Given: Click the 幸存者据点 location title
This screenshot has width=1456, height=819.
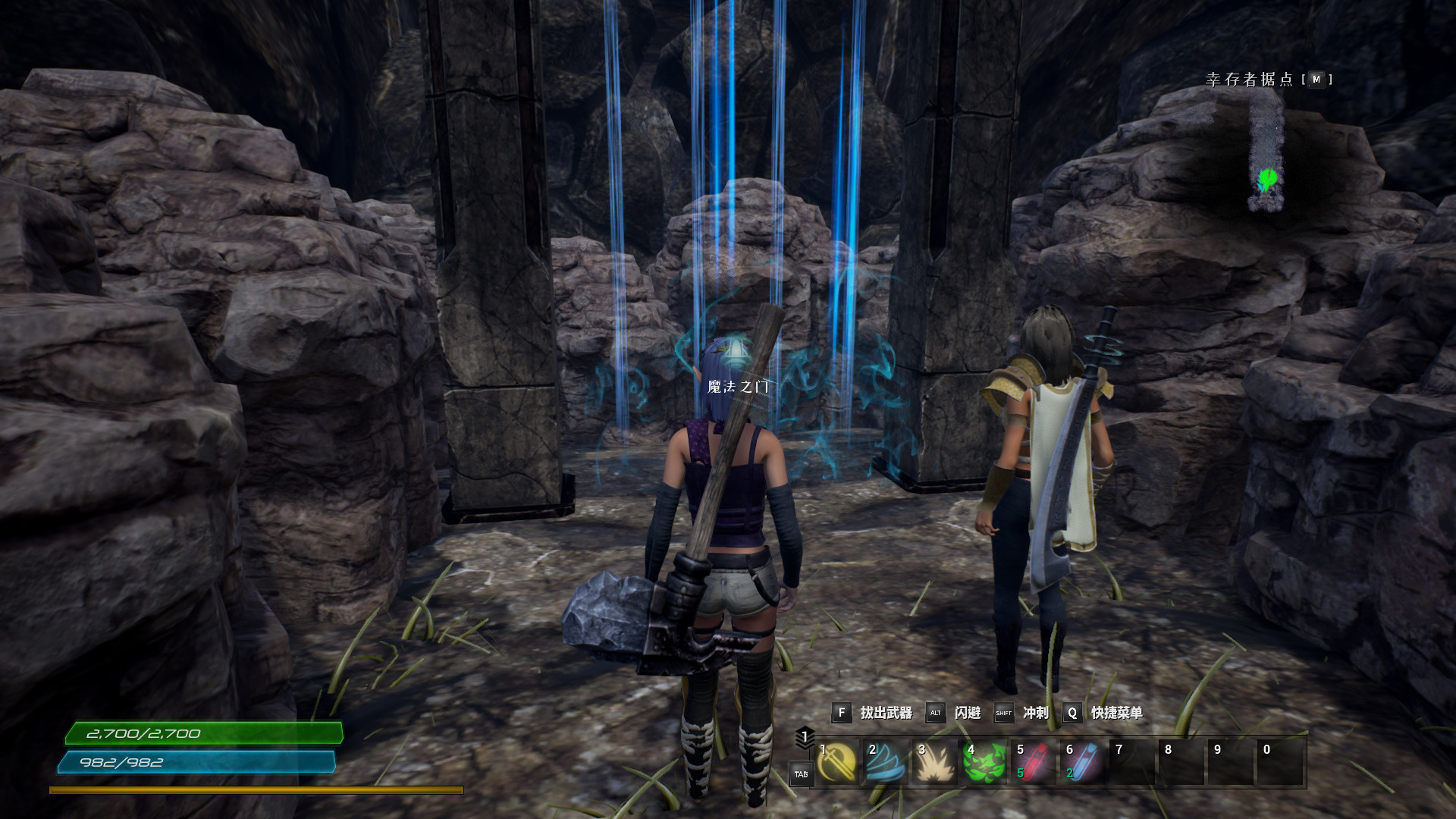Looking at the screenshot, I should pos(1248,78).
